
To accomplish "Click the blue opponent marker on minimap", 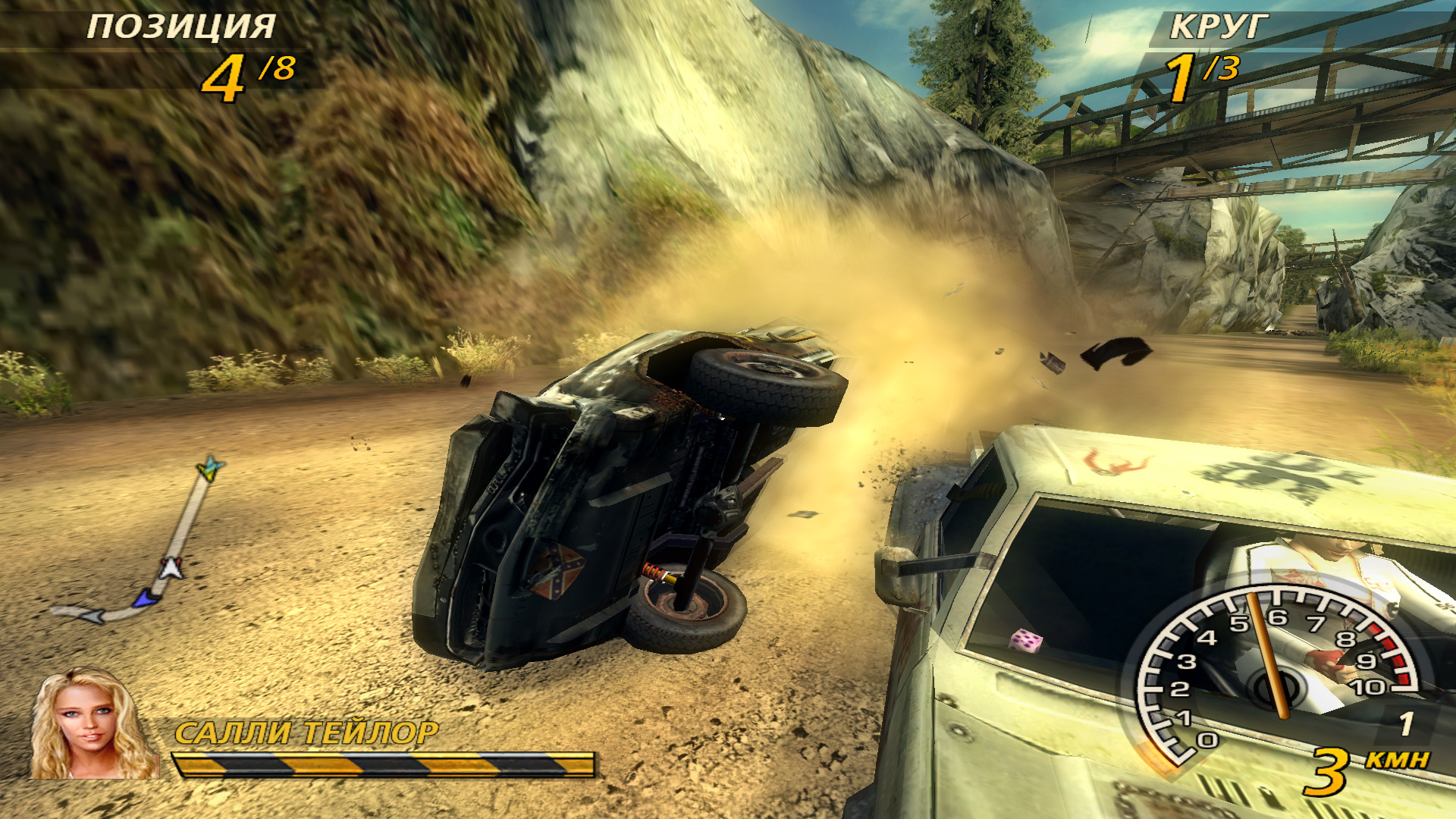I will 146,599.
